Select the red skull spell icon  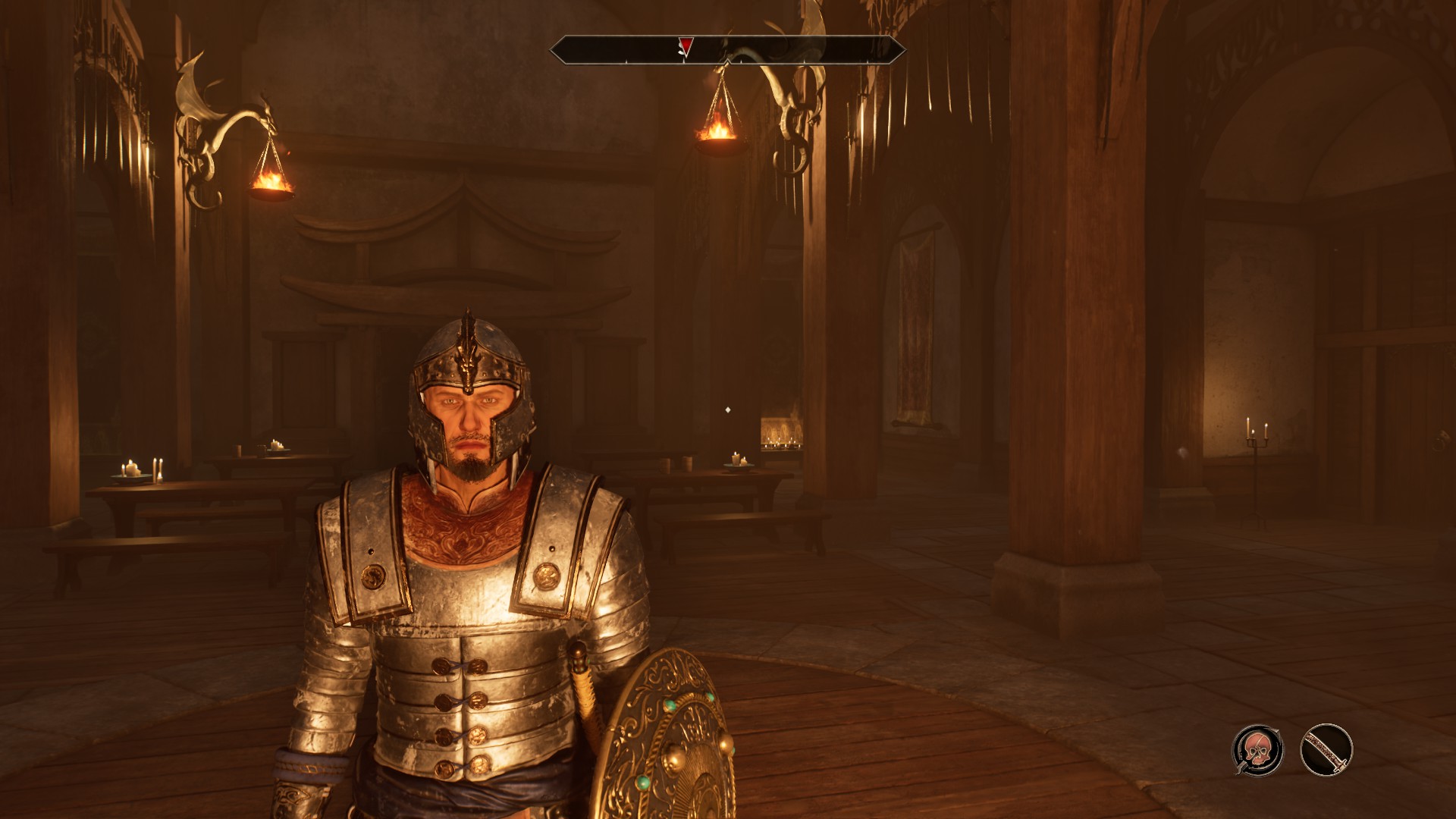(1257, 750)
